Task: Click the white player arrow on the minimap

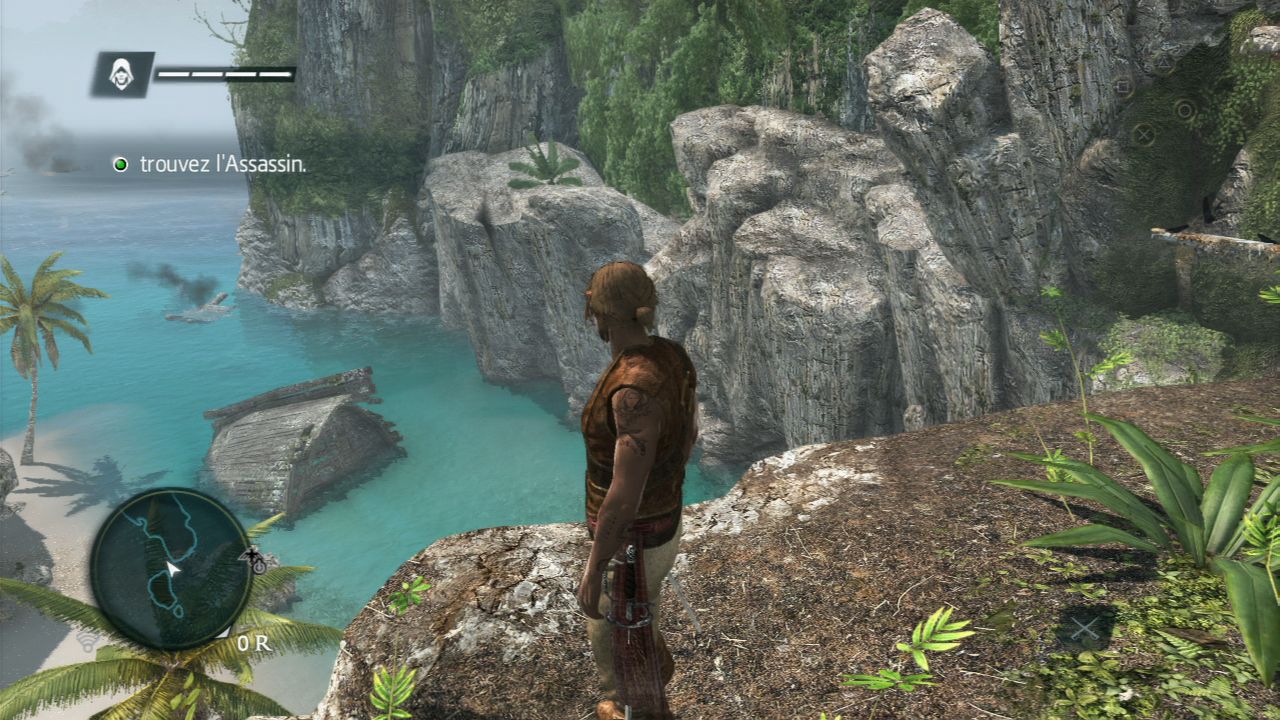Action: [x=172, y=569]
